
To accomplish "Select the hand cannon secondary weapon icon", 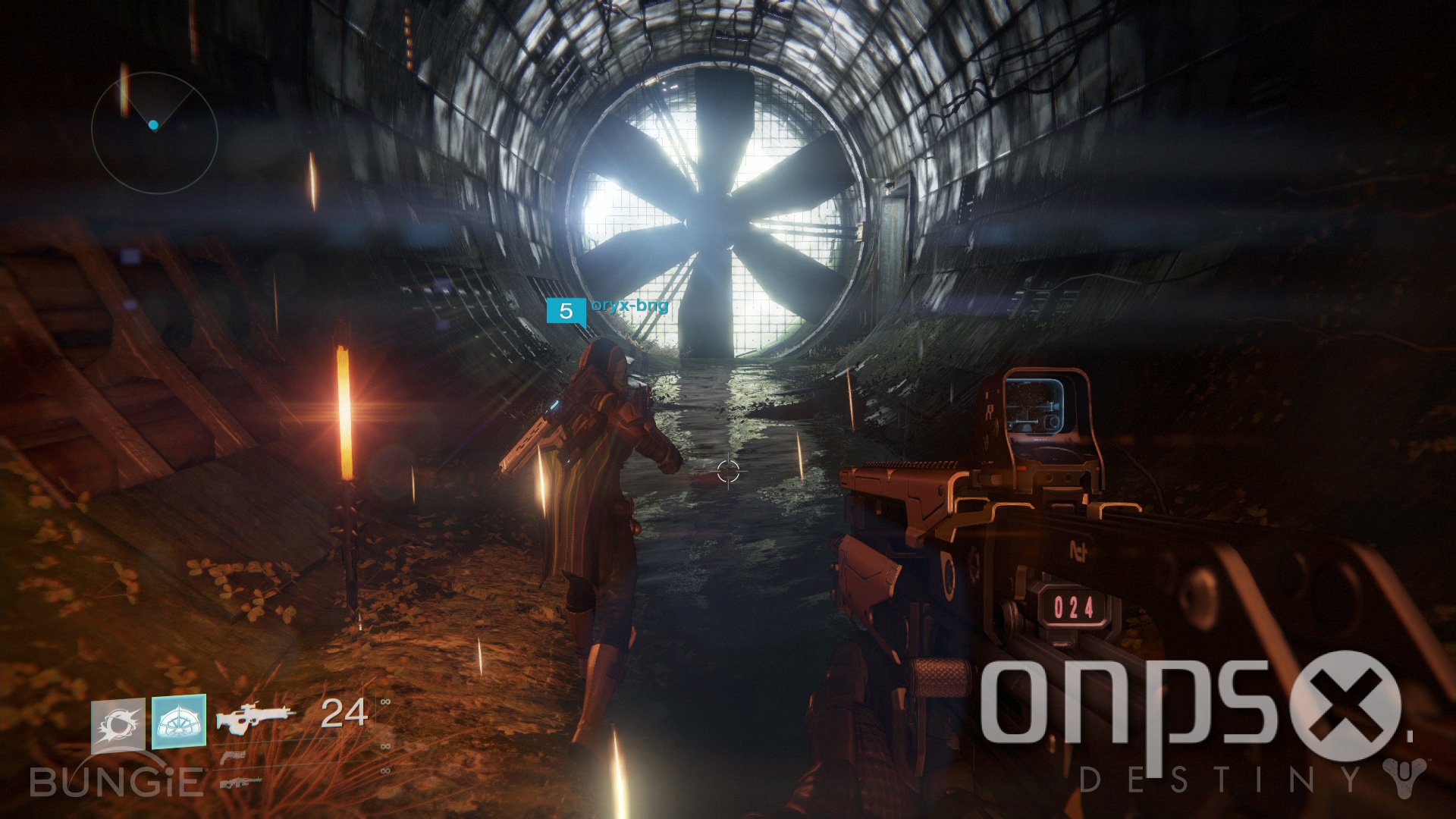I will pyautogui.click(x=234, y=756).
